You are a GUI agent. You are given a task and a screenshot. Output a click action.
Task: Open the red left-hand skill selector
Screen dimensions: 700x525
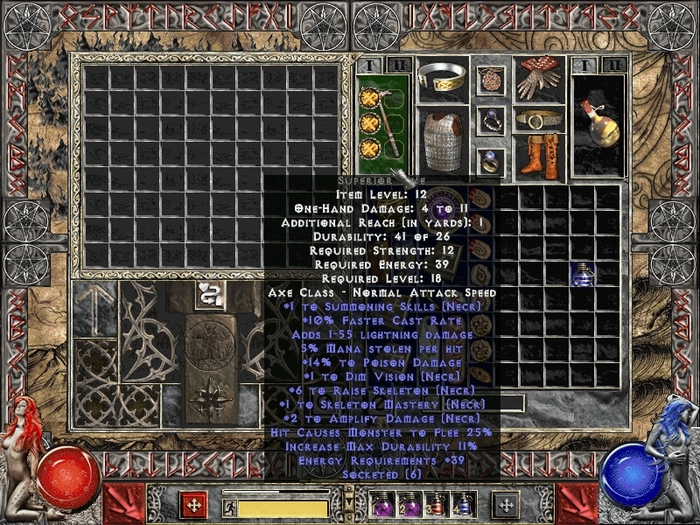[x=193, y=504]
